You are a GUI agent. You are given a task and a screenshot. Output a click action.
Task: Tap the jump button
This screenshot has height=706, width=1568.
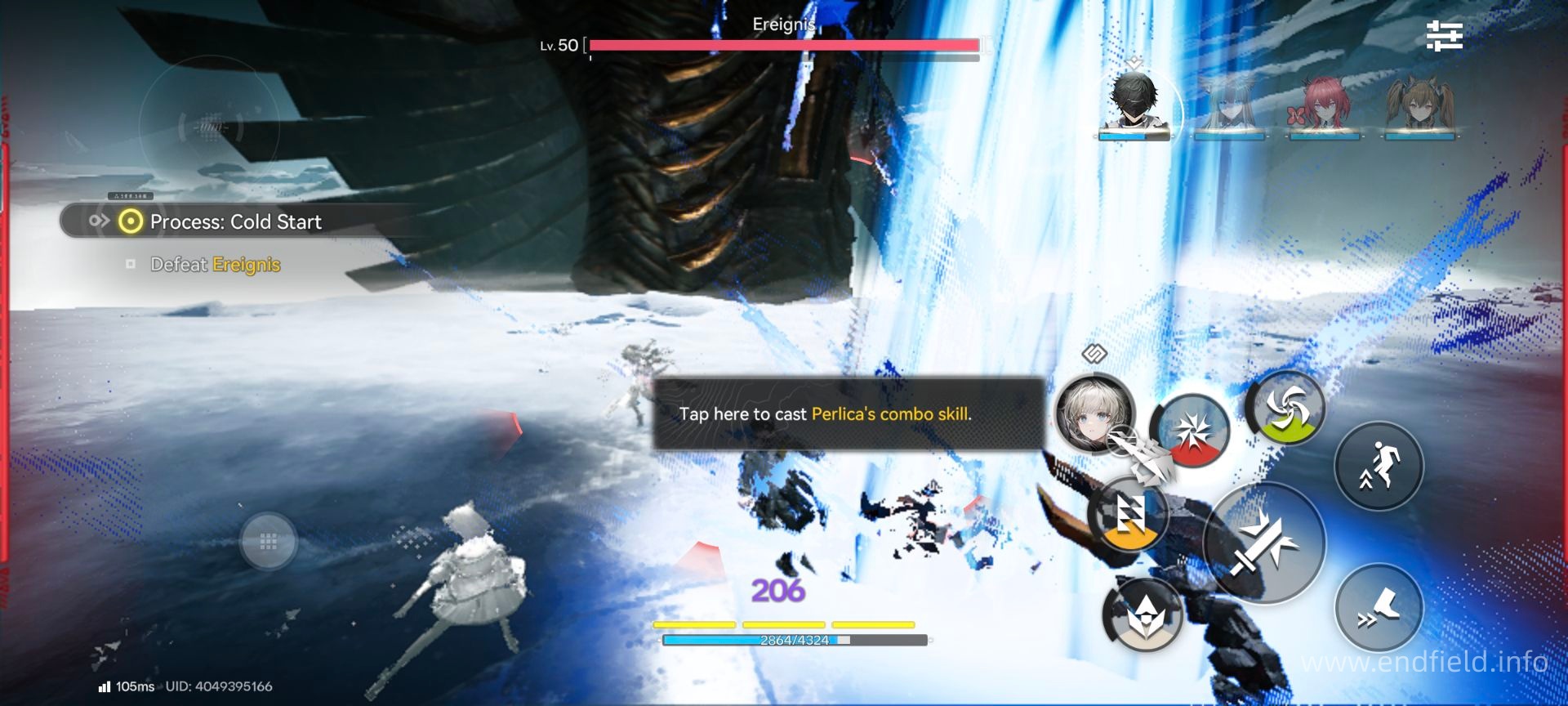tap(1379, 467)
